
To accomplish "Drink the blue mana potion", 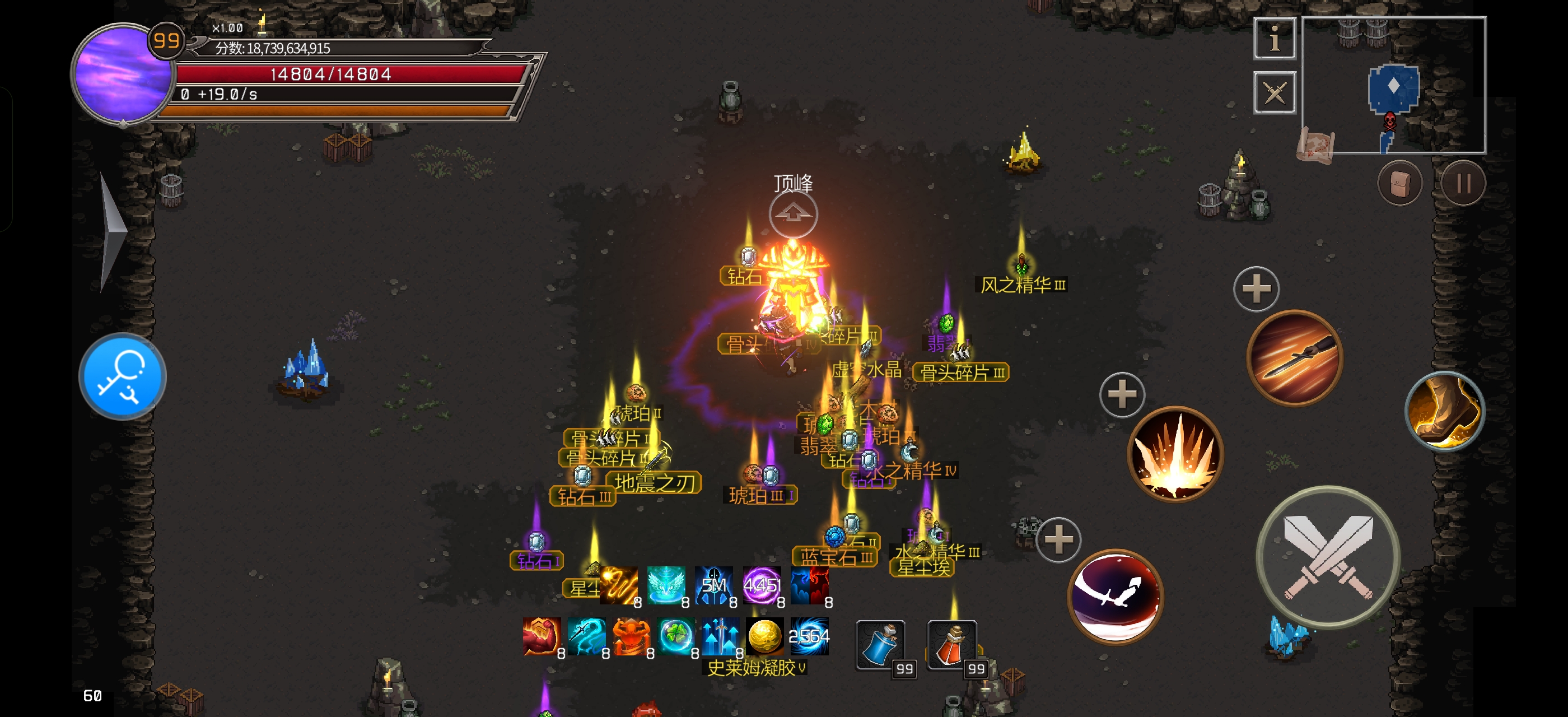I will 880,645.
